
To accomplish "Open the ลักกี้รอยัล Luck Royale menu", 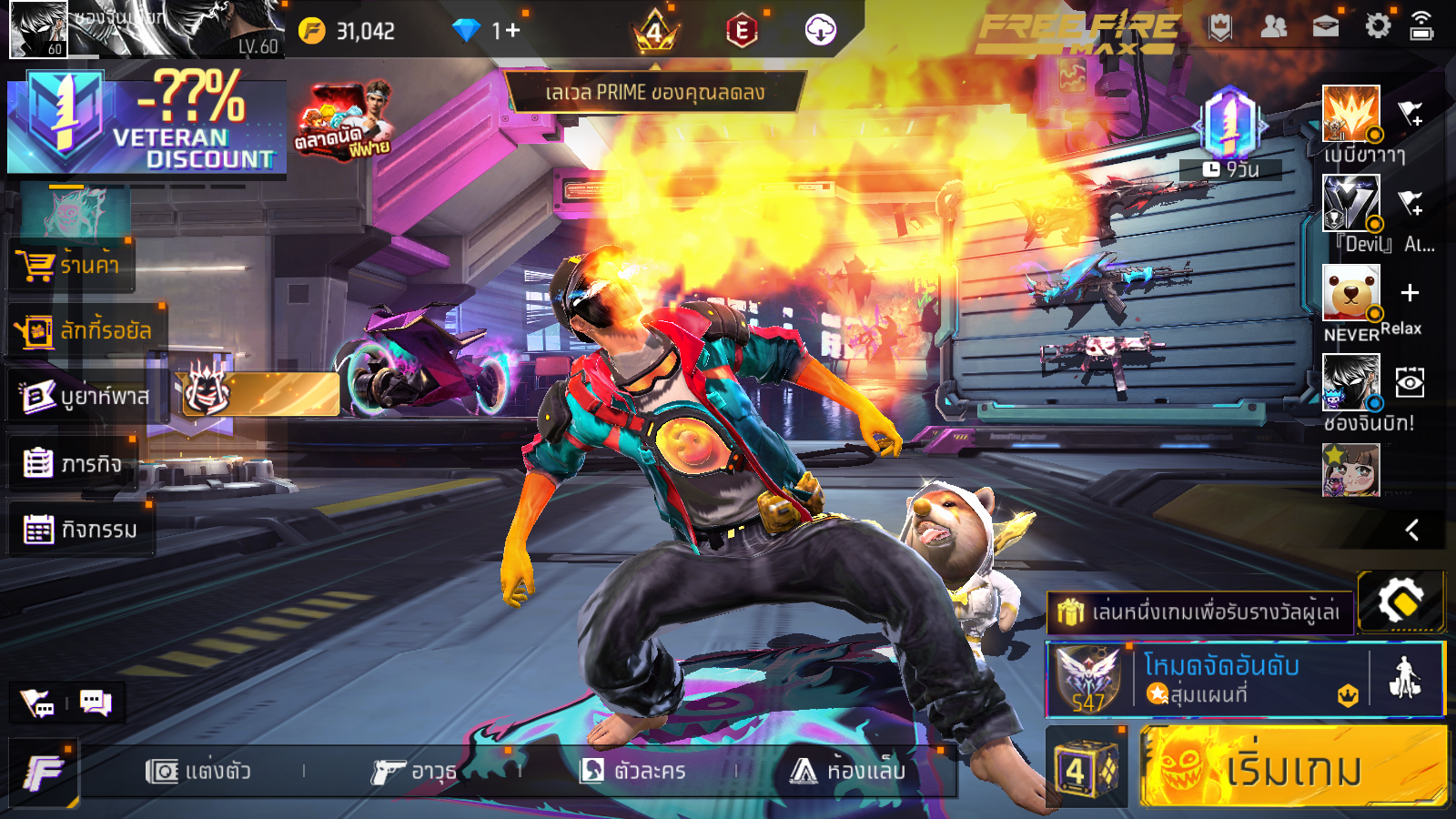I will click(x=86, y=331).
